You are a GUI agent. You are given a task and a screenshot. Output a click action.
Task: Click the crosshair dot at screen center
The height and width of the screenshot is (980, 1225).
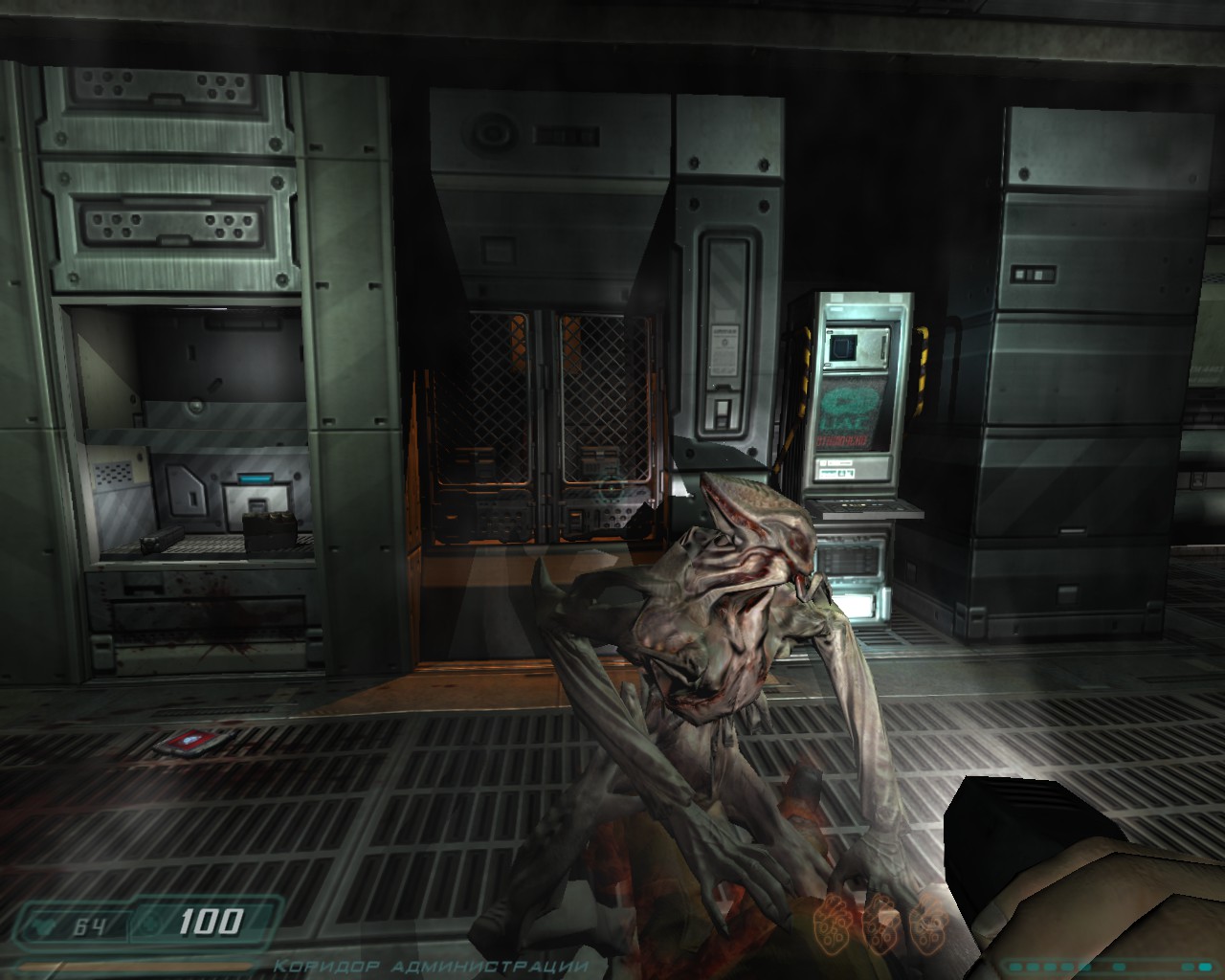pos(612,490)
